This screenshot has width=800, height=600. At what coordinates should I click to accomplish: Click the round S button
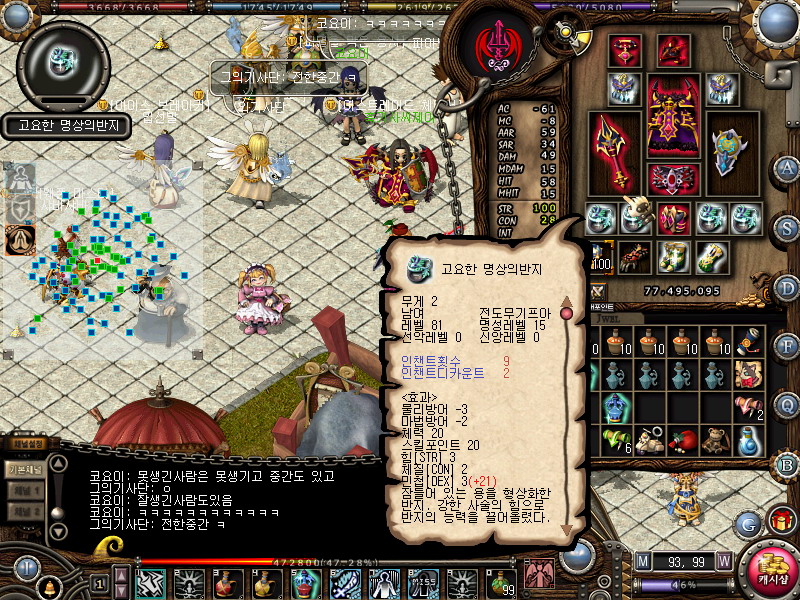click(x=787, y=227)
